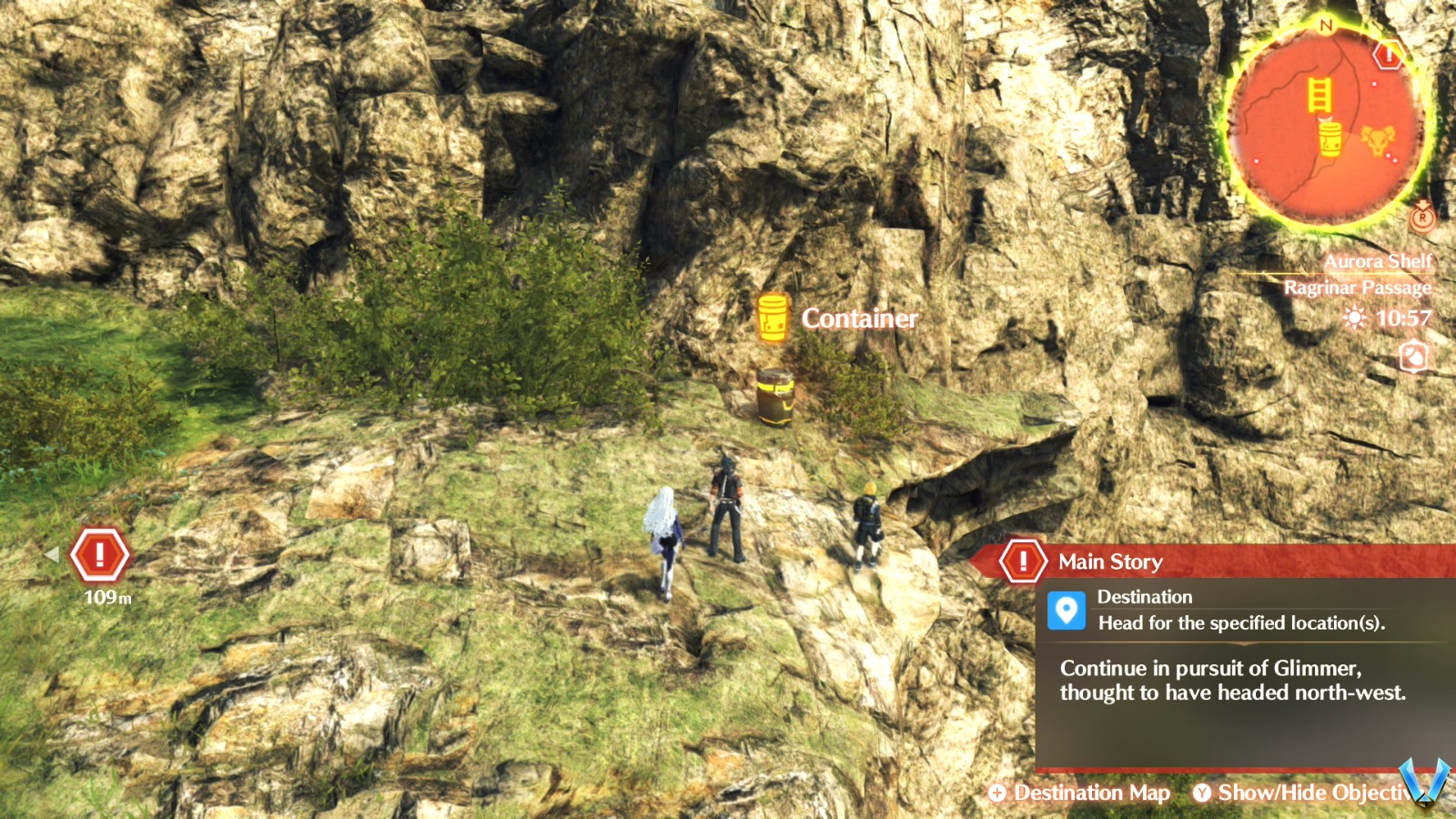Image resolution: width=1456 pixels, height=819 pixels.
Task: Click the downward chevron above the R button
Action: [1423, 205]
